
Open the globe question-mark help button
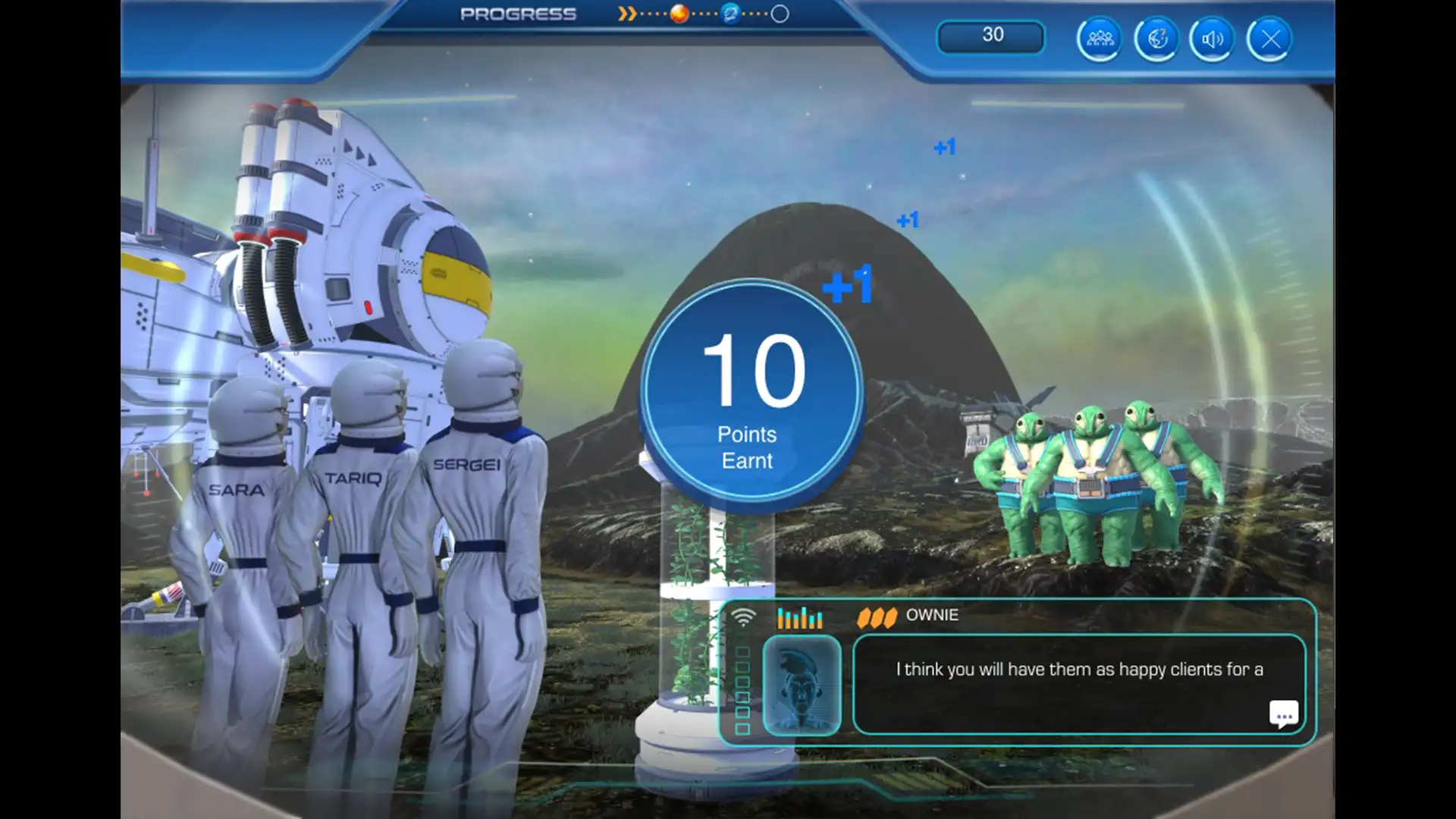tap(1156, 39)
